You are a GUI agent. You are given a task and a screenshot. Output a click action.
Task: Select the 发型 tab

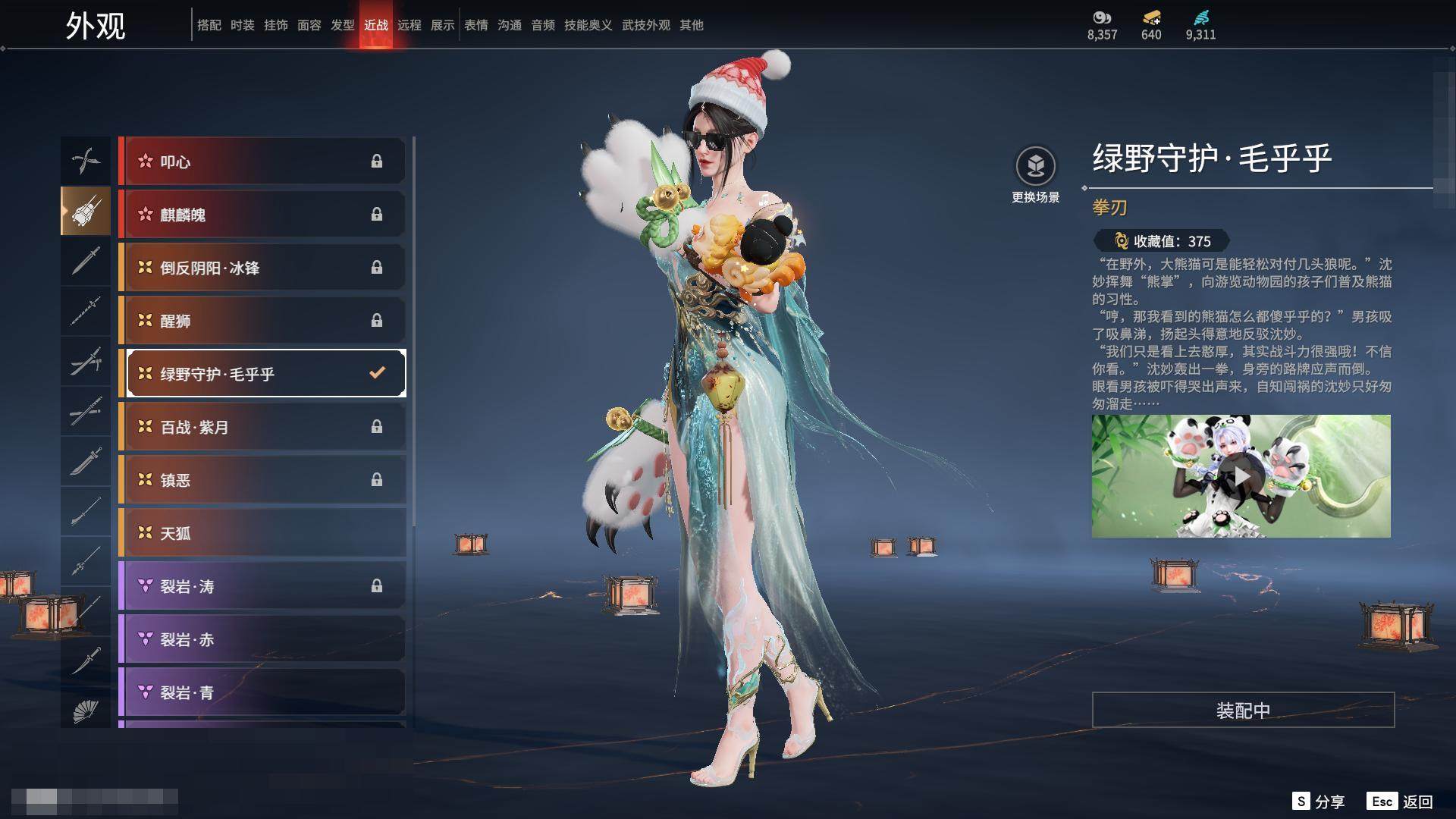click(x=343, y=25)
